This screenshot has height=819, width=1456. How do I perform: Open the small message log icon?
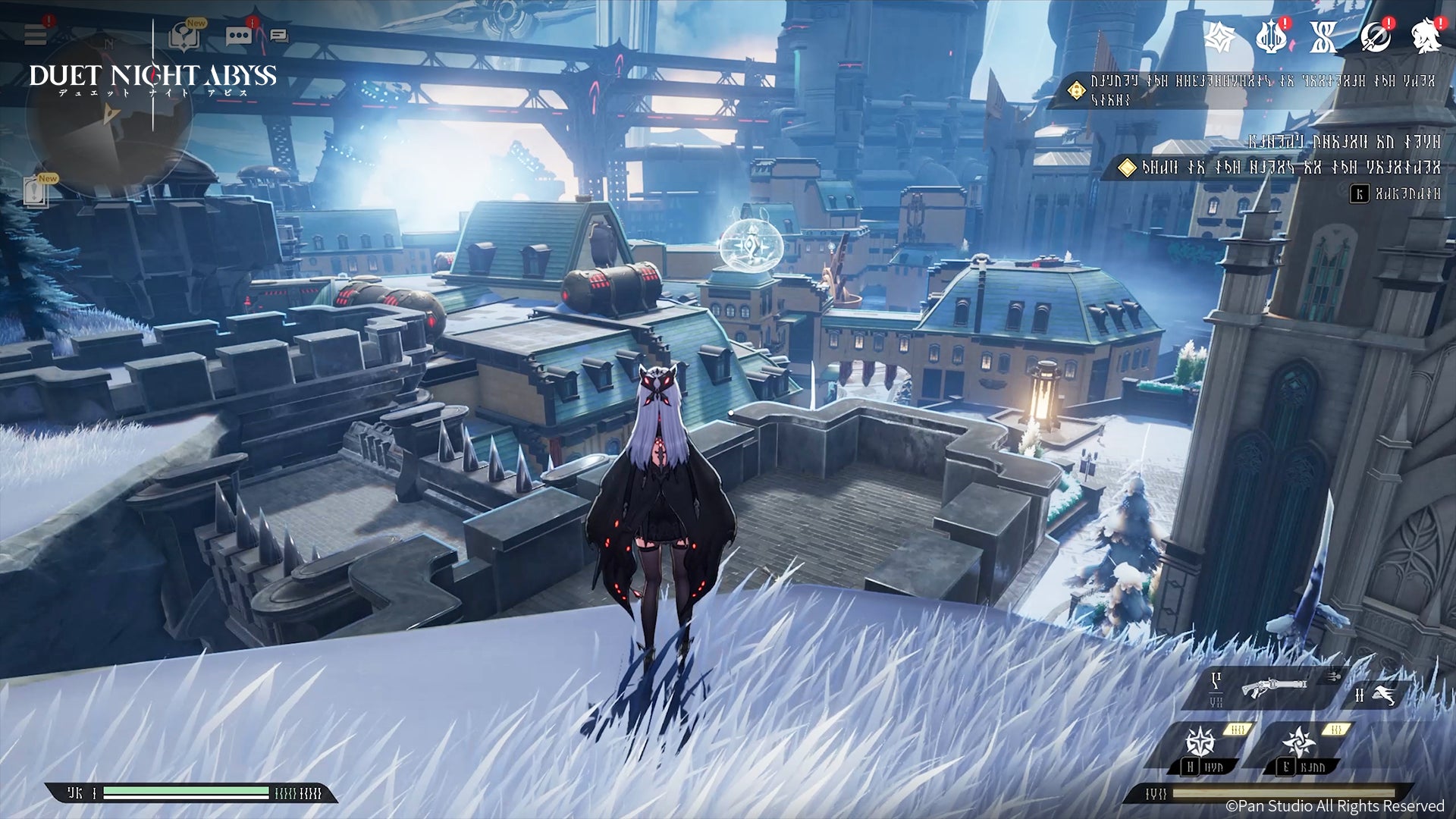[x=279, y=36]
